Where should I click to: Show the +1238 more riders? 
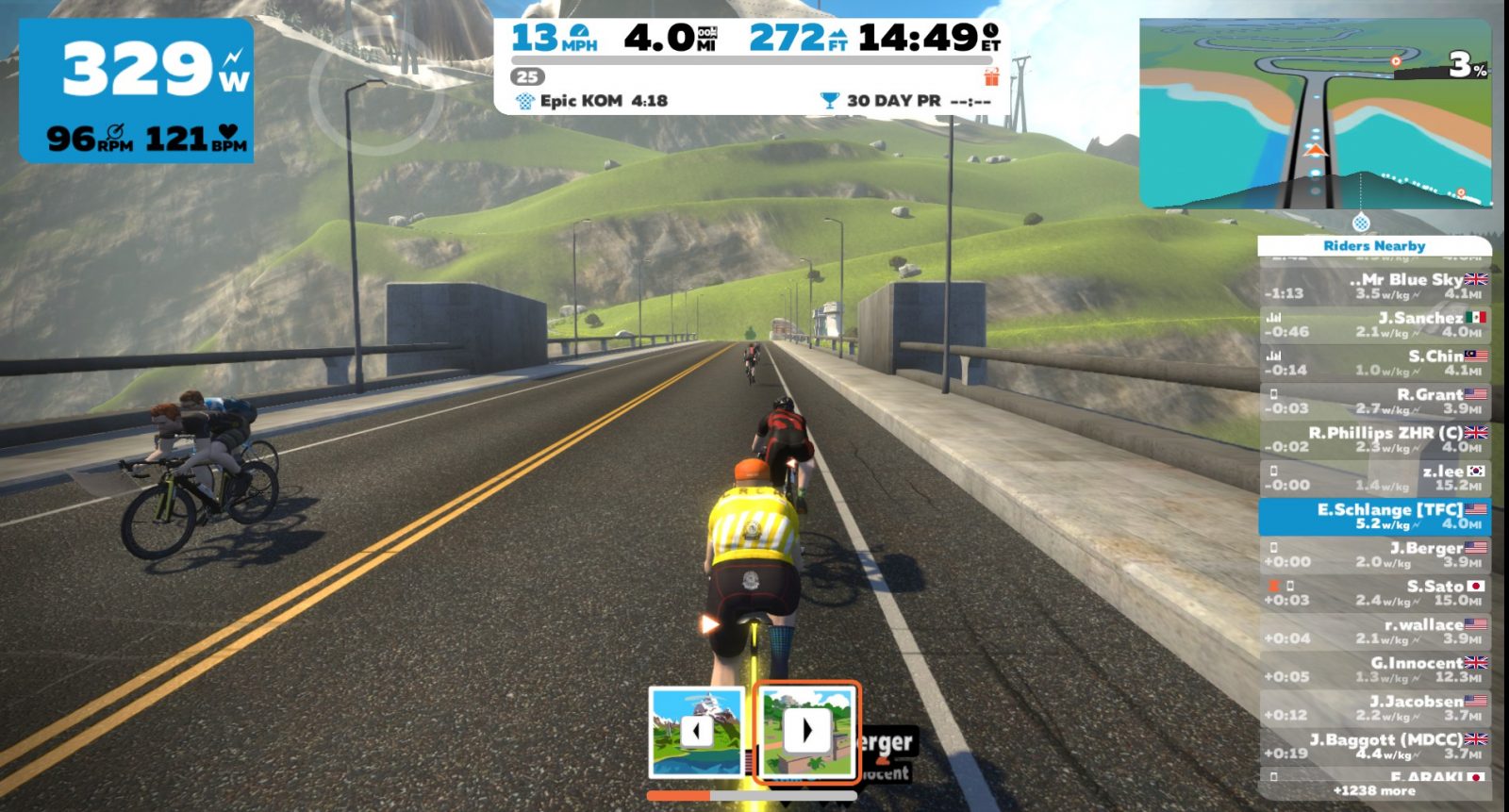[x=1374, y=791]
